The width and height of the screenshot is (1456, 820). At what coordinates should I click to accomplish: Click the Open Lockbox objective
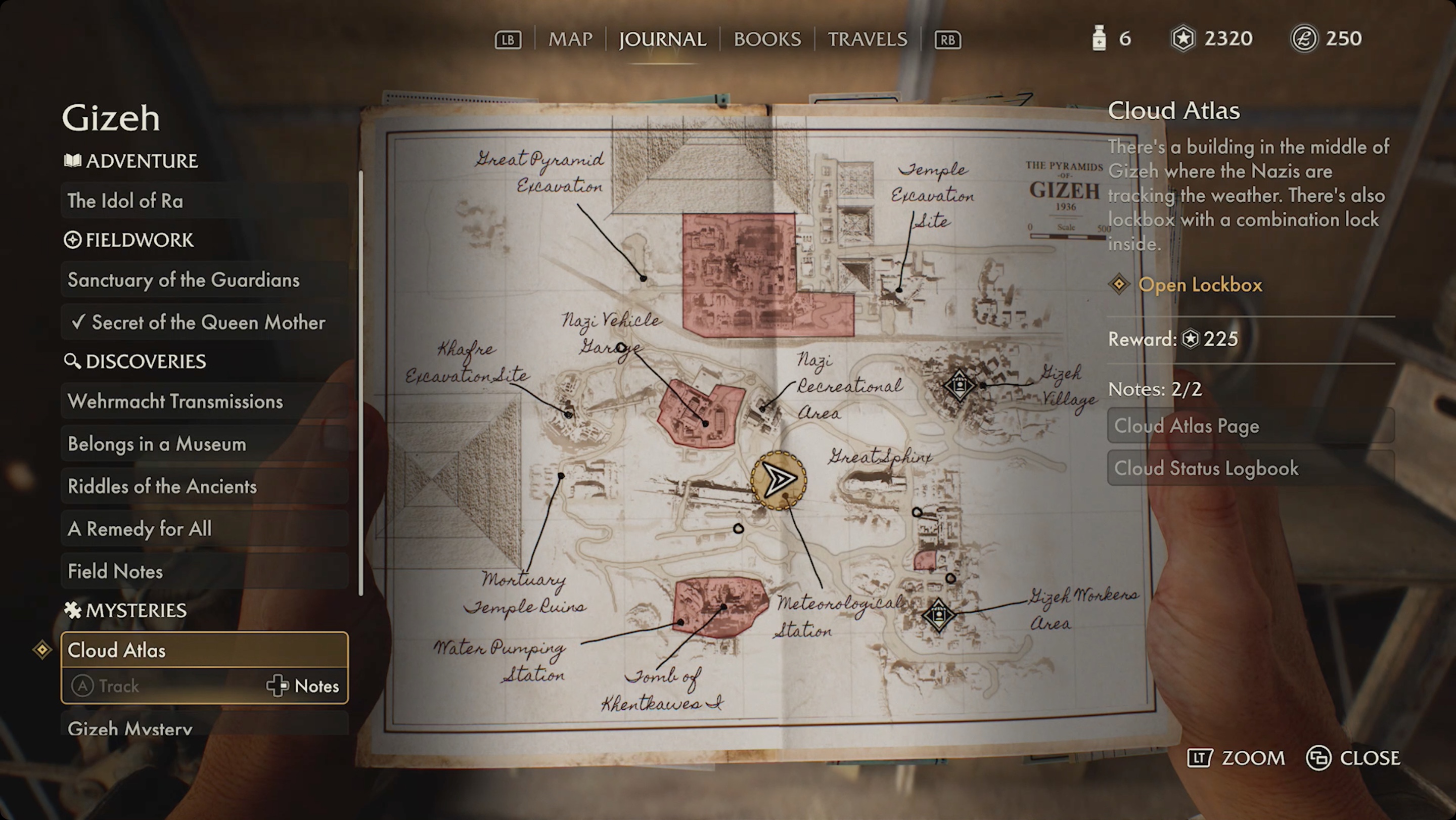1201,285
